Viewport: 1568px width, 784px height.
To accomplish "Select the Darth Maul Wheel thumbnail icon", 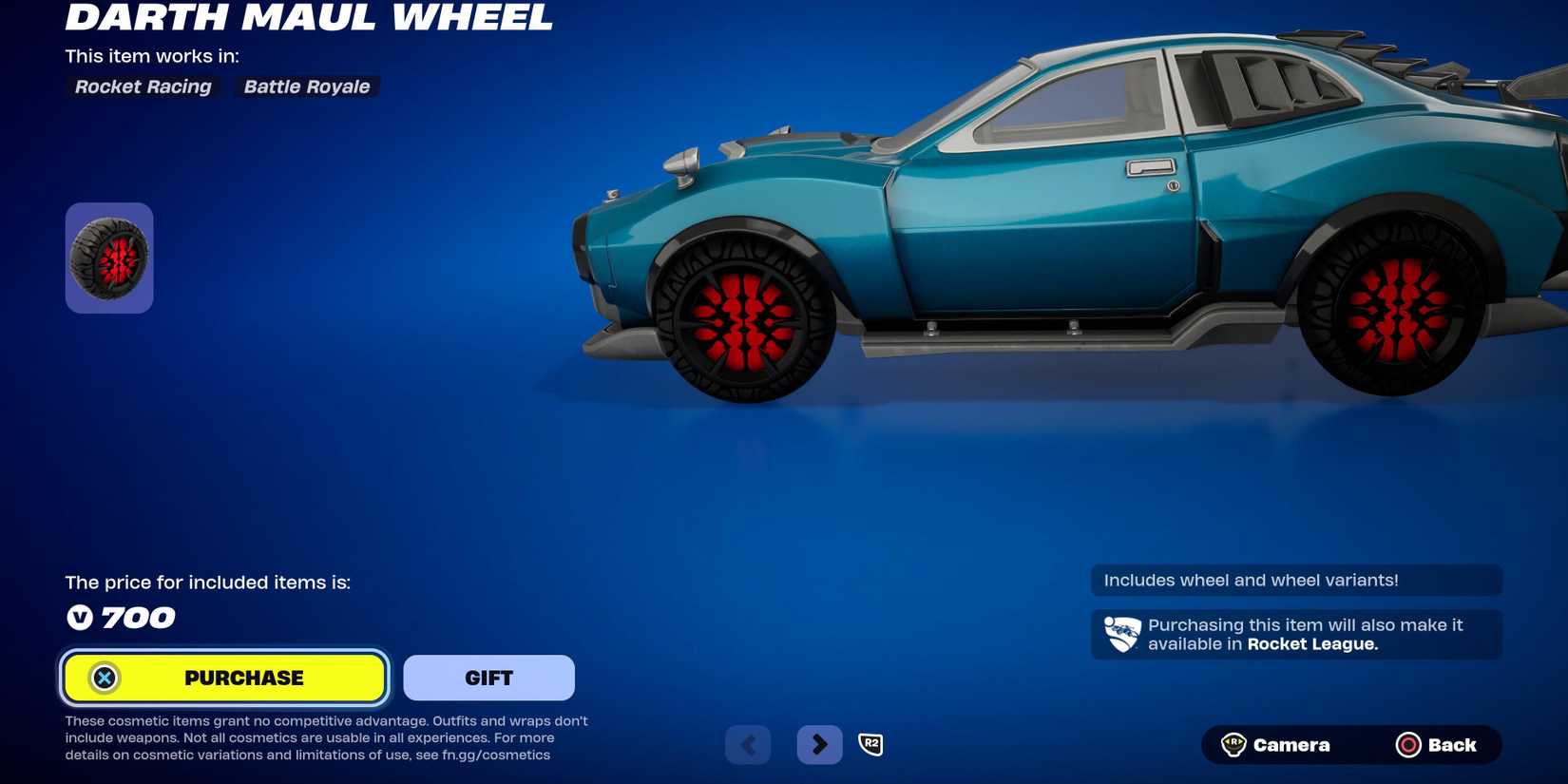I will (x=108, y=257).
